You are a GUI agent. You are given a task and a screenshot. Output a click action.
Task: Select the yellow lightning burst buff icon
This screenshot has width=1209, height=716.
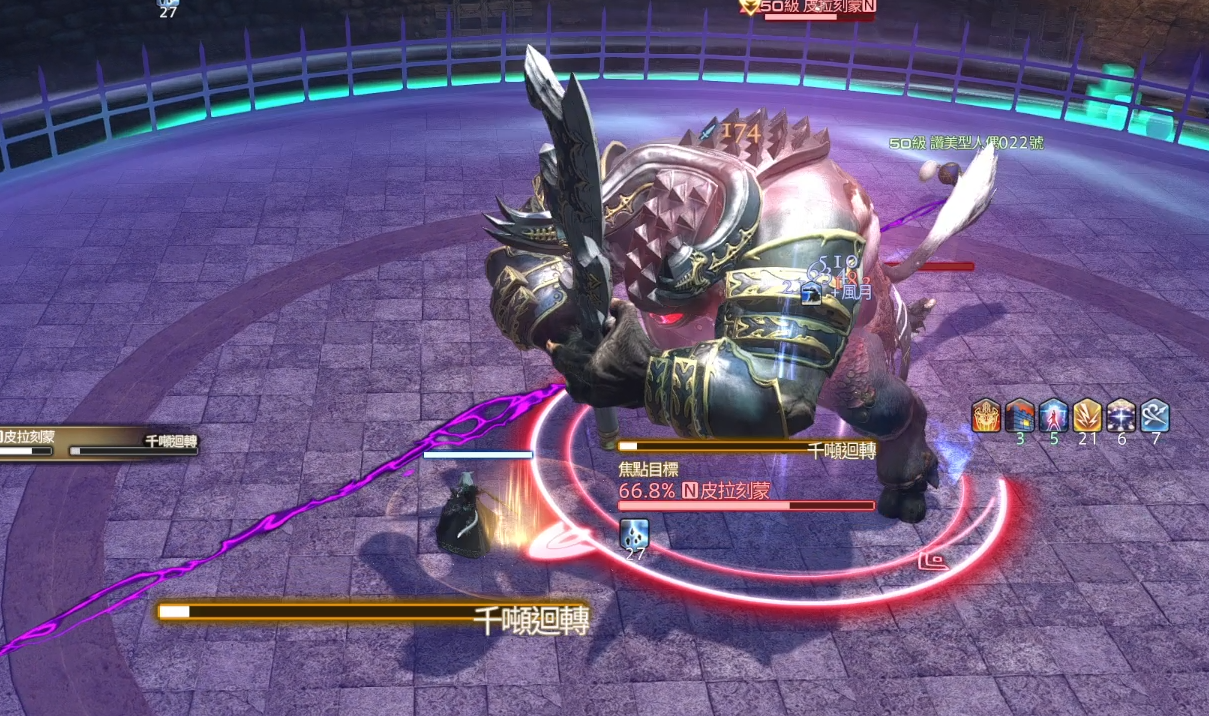pyautogui.click(x=1088, y=415)
